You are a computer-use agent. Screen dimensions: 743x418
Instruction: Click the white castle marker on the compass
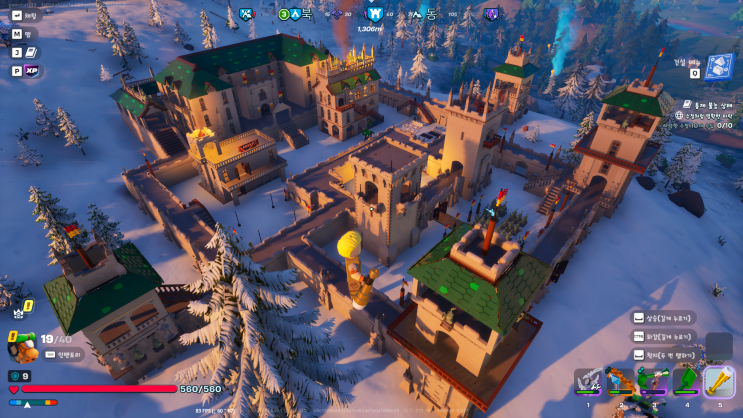[374, 15]
